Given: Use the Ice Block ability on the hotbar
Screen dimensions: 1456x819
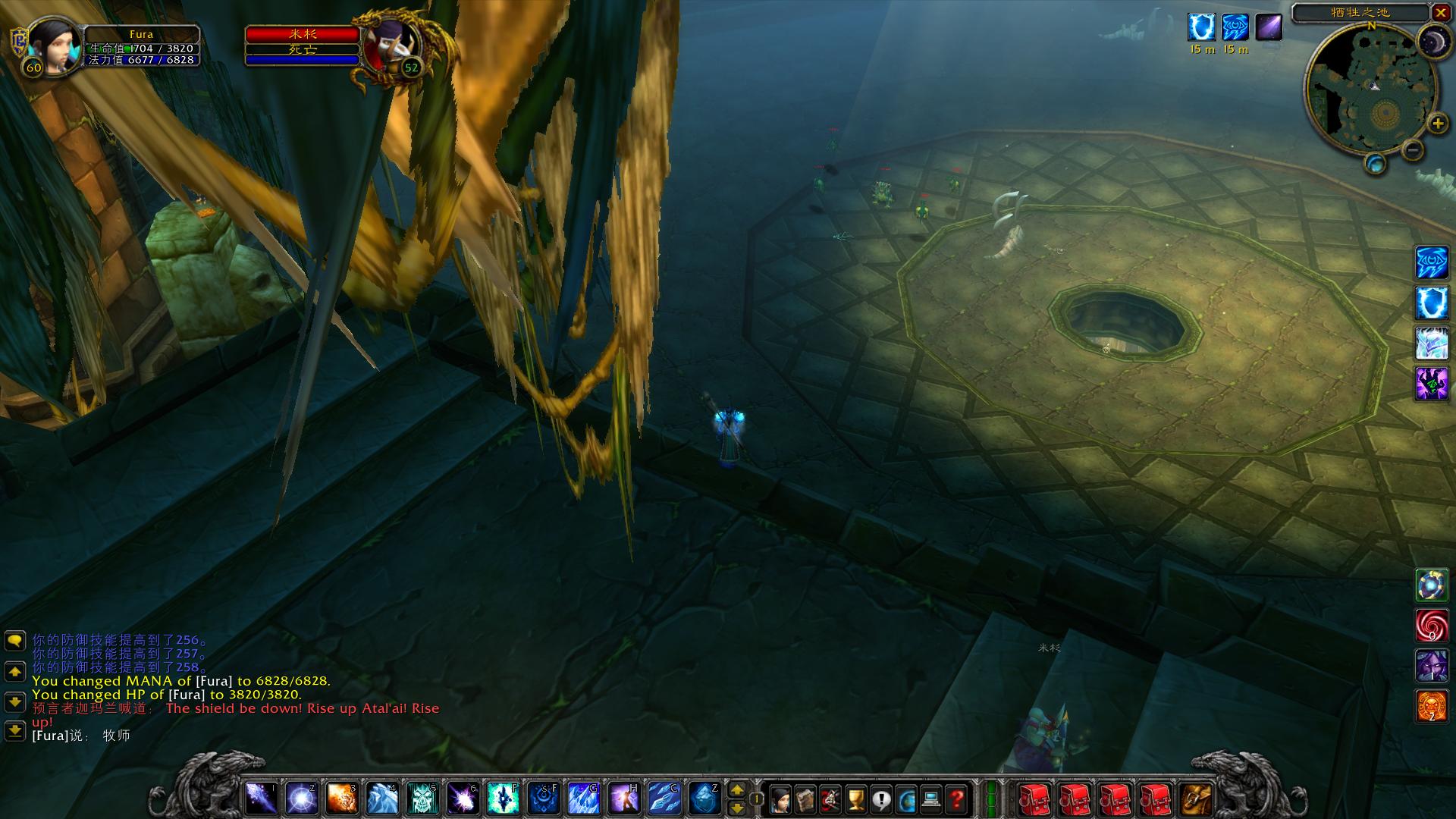Looking at the screenshot, I should coord(704,799).
